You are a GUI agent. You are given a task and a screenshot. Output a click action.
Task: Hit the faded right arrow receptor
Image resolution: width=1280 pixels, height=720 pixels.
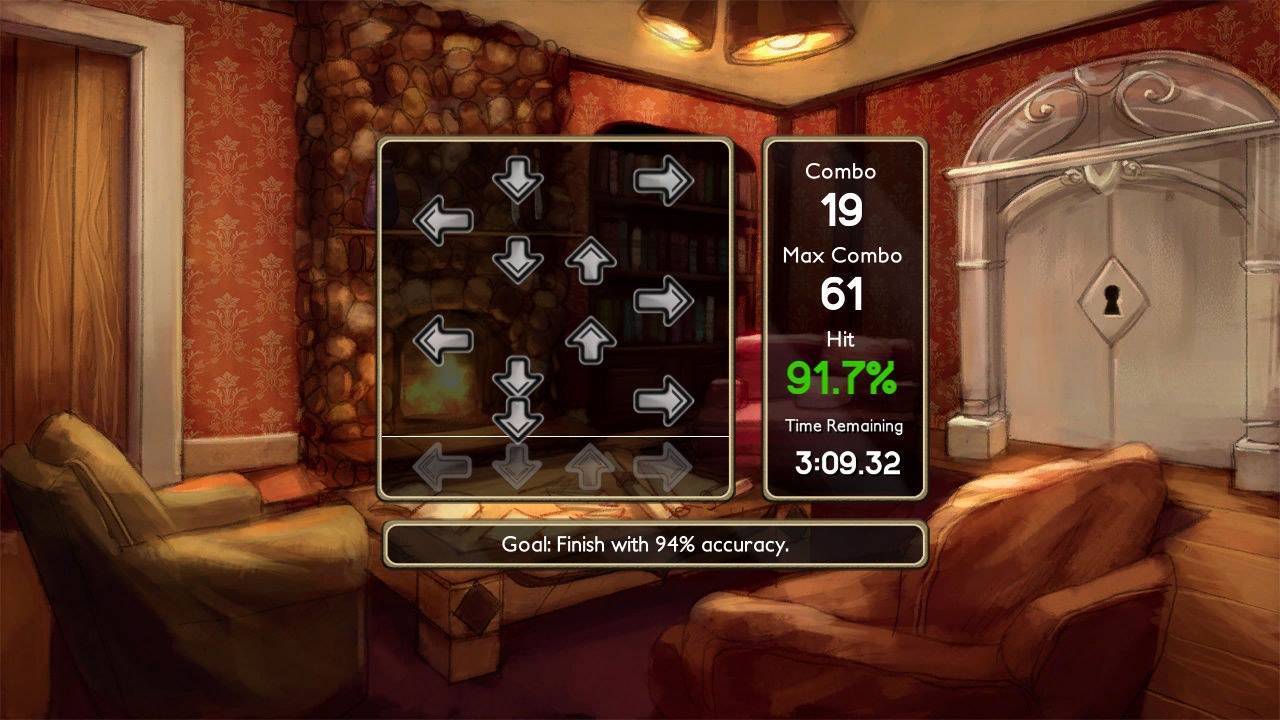click(x=663, y=466)
